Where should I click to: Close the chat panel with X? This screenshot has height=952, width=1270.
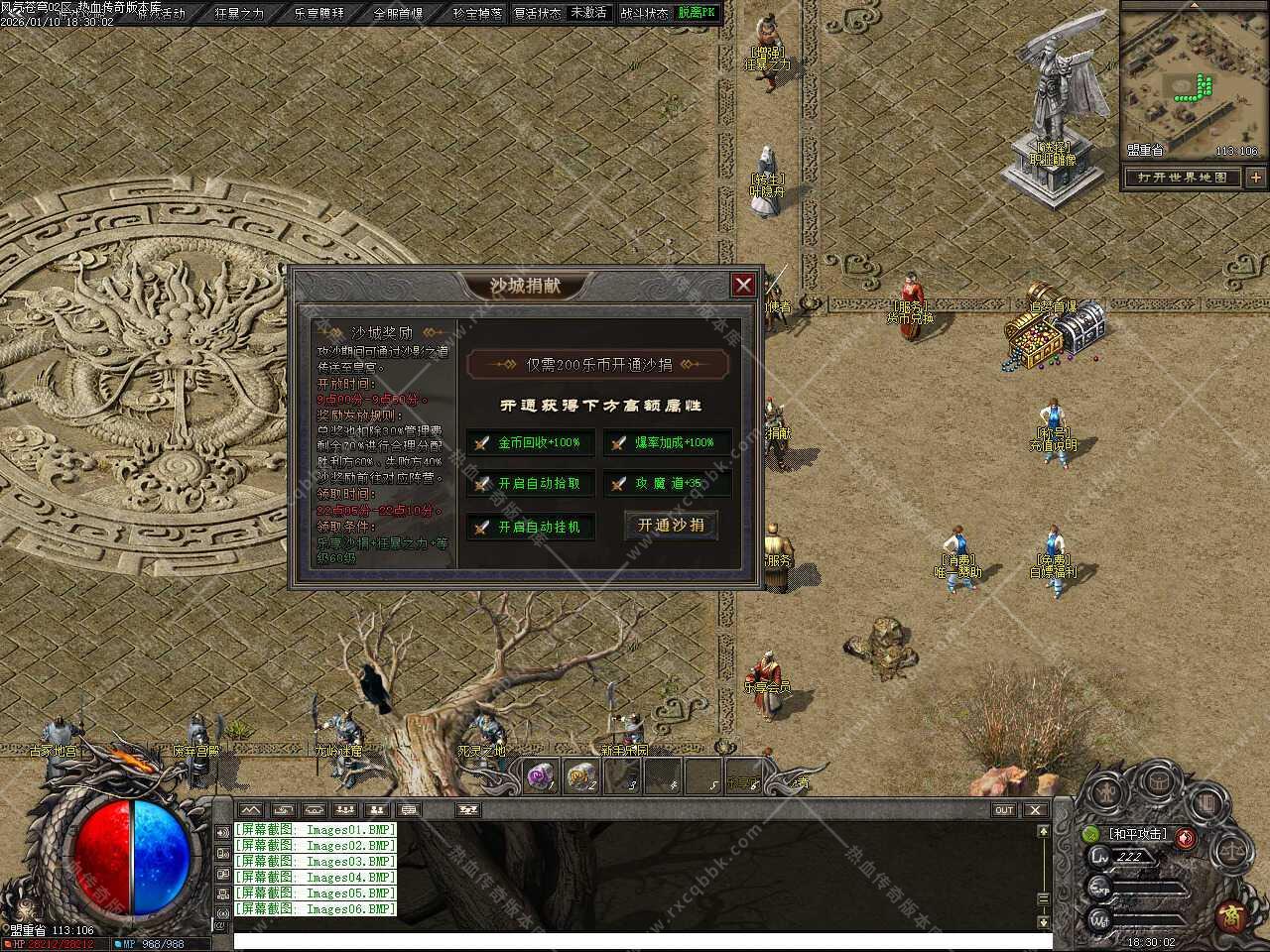[1035, 810]
